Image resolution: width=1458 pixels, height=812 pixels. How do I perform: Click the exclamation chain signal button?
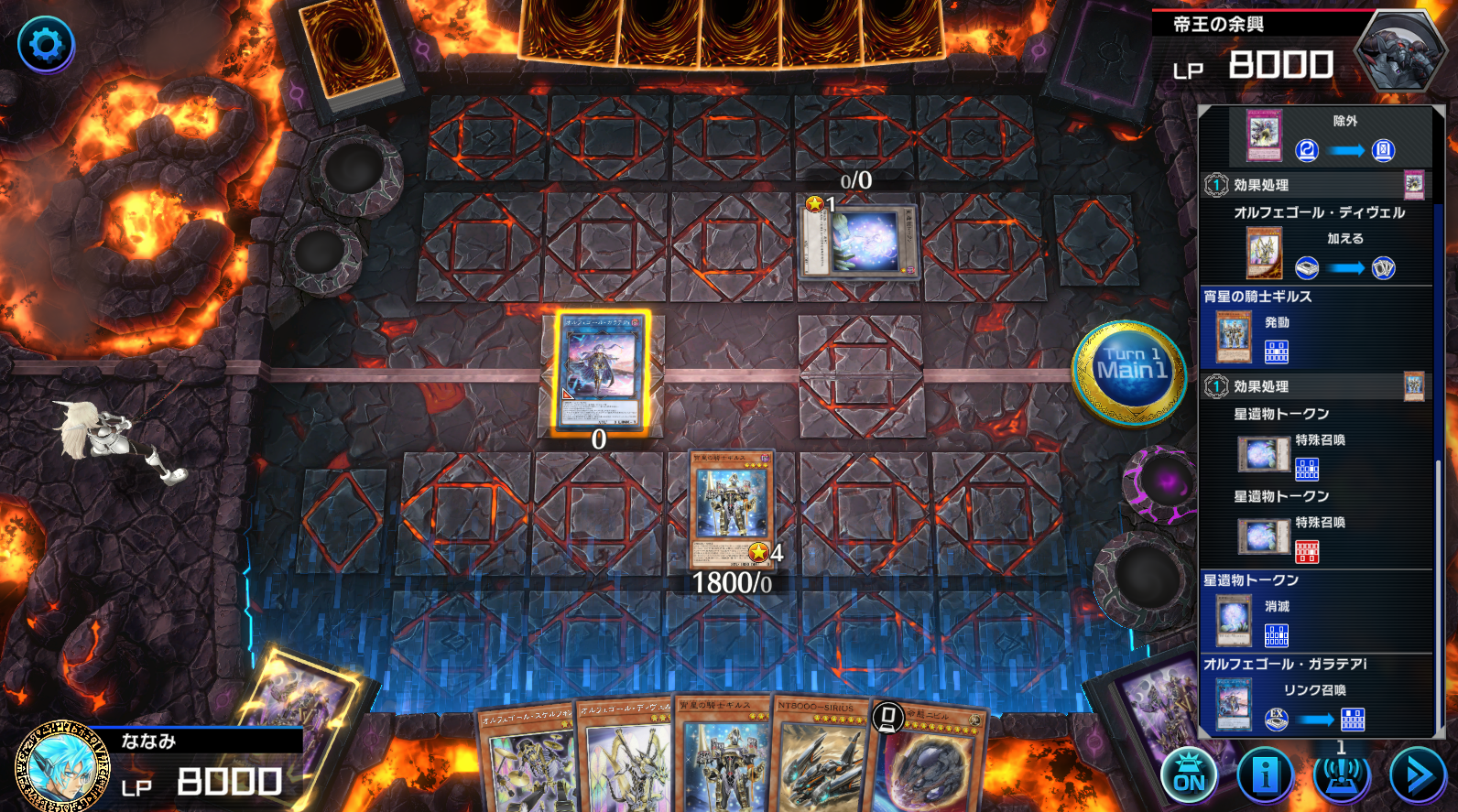coord(1341,775)
